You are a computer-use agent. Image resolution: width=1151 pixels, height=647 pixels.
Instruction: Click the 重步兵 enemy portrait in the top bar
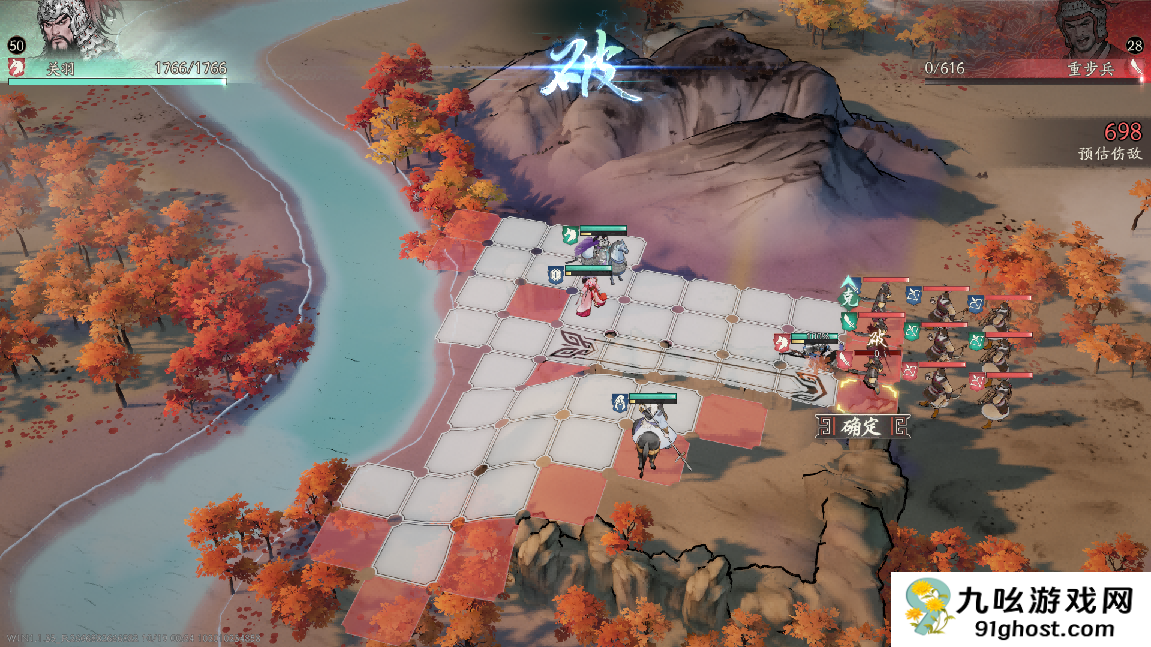tap(1086, 27)
